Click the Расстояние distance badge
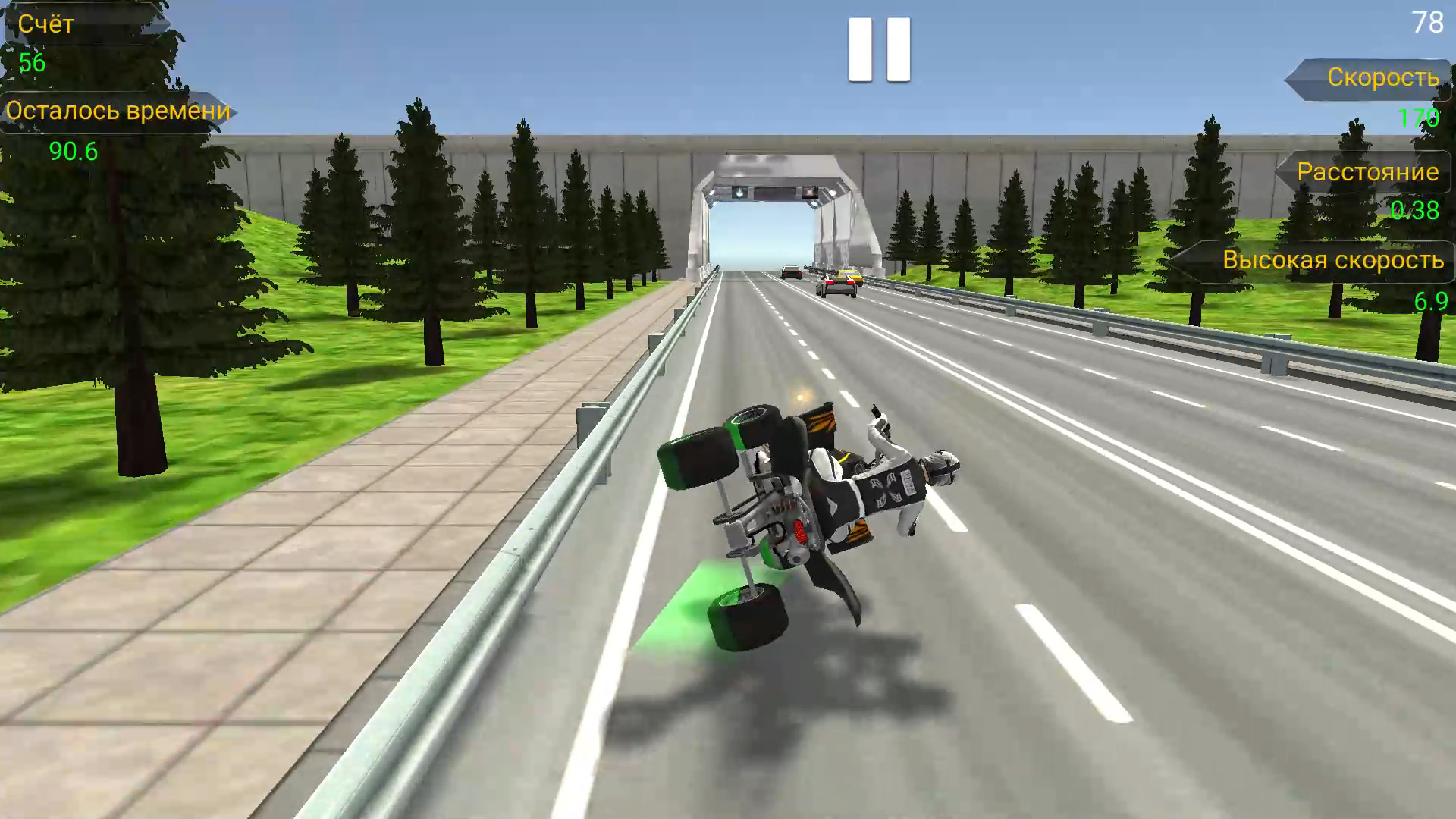1456x819 pixels. pos(1365,173)
